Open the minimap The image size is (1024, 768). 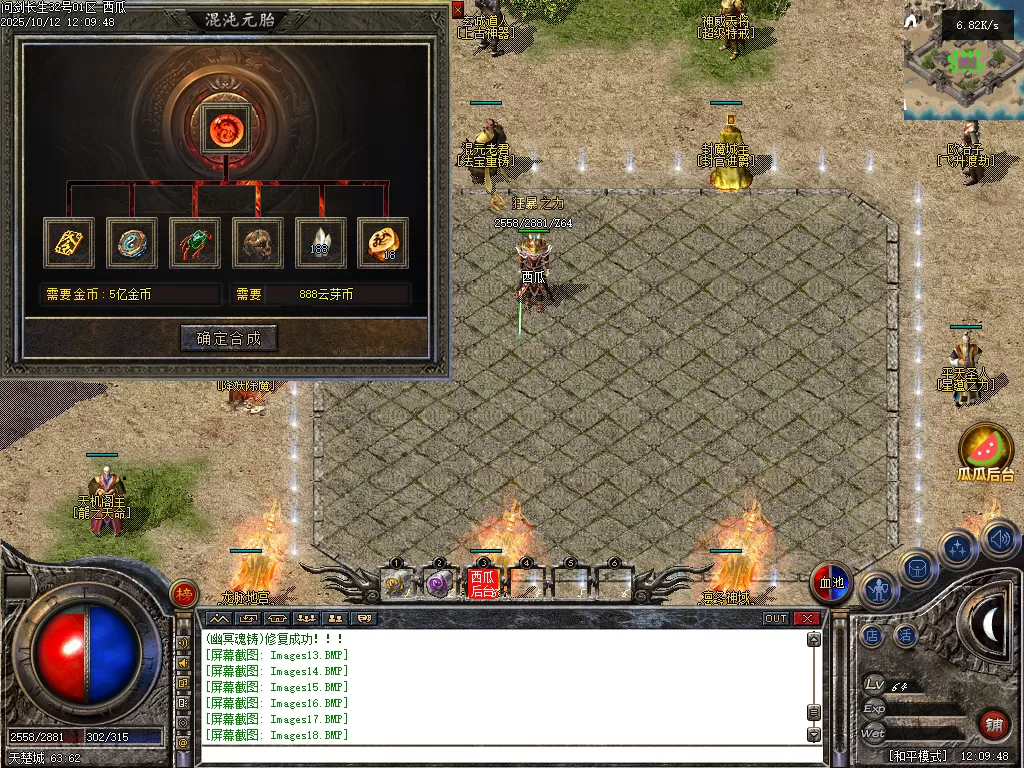(963, 60)
